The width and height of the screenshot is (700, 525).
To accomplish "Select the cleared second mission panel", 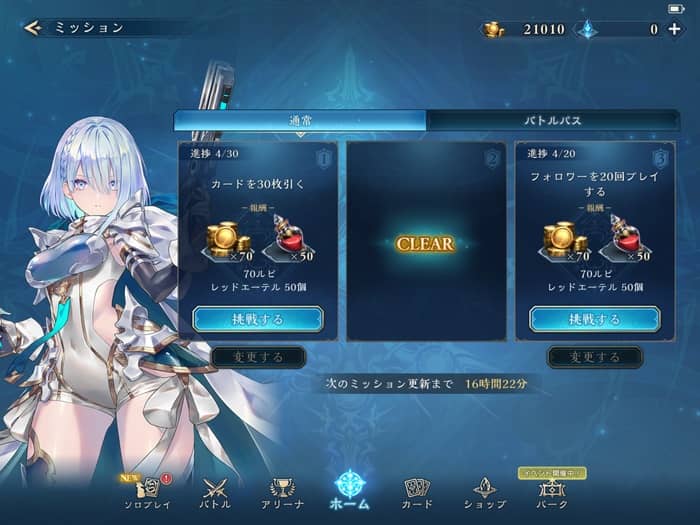I will click(x=426, y=243).
